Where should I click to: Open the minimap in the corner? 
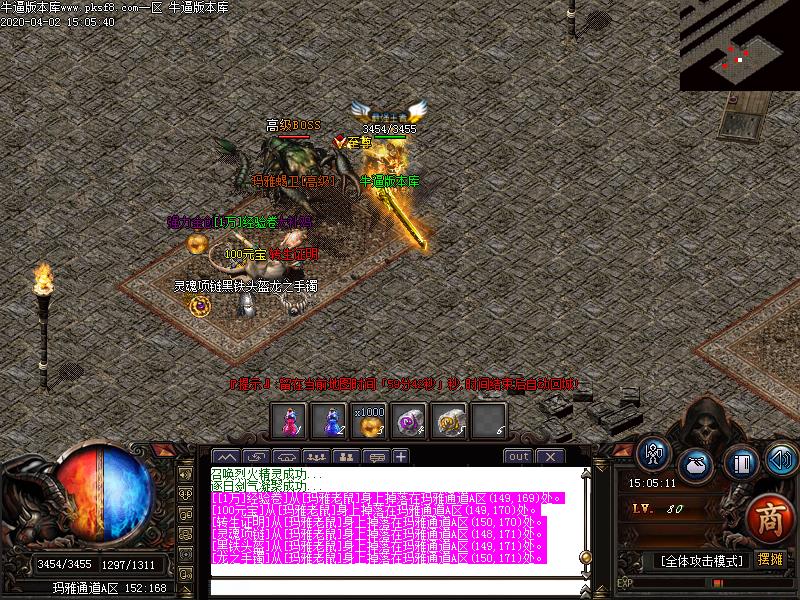[x=739, y=45]
